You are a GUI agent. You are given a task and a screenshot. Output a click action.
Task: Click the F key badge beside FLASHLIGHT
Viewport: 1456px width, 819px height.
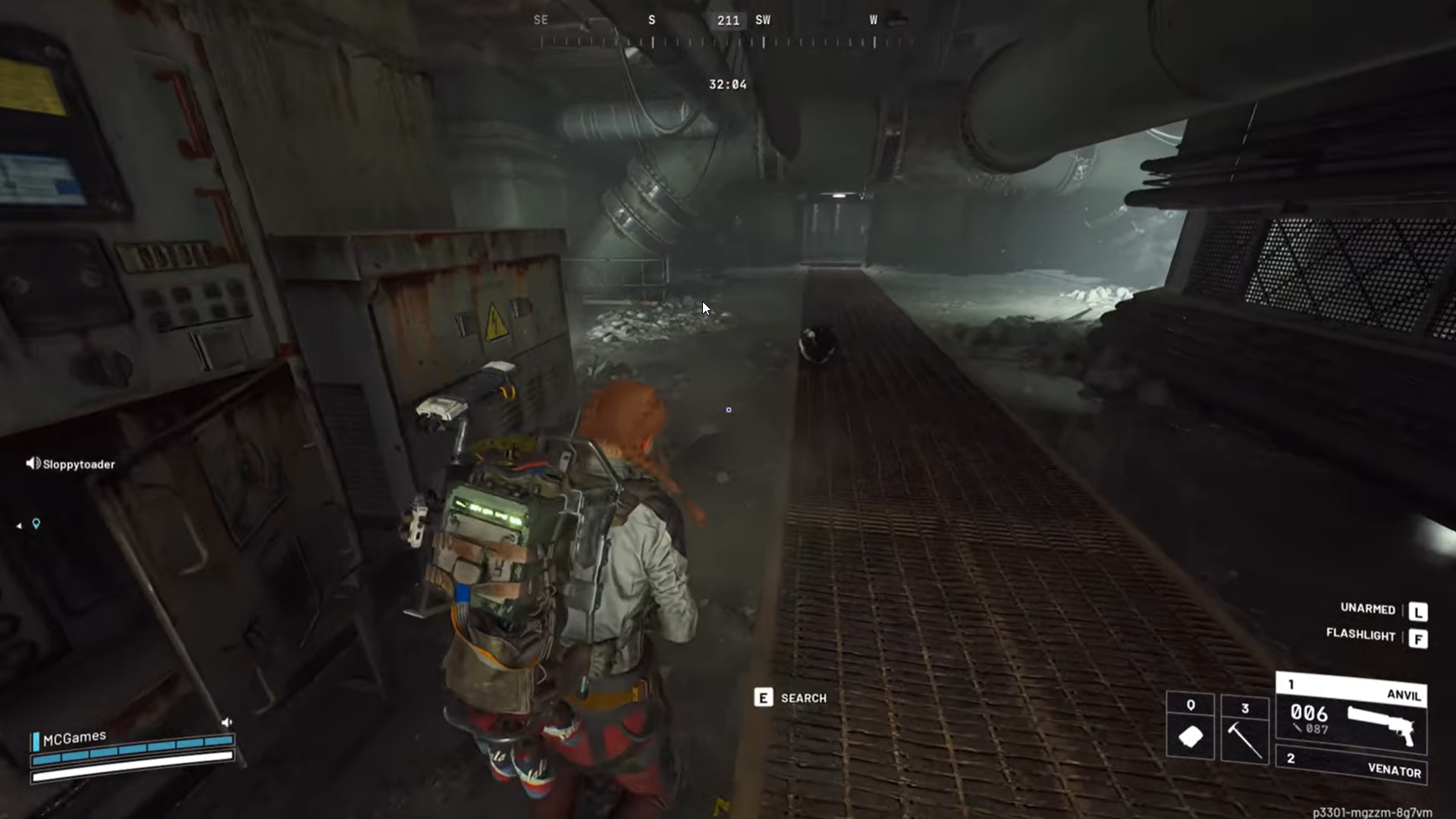[x=1419, y=638]
